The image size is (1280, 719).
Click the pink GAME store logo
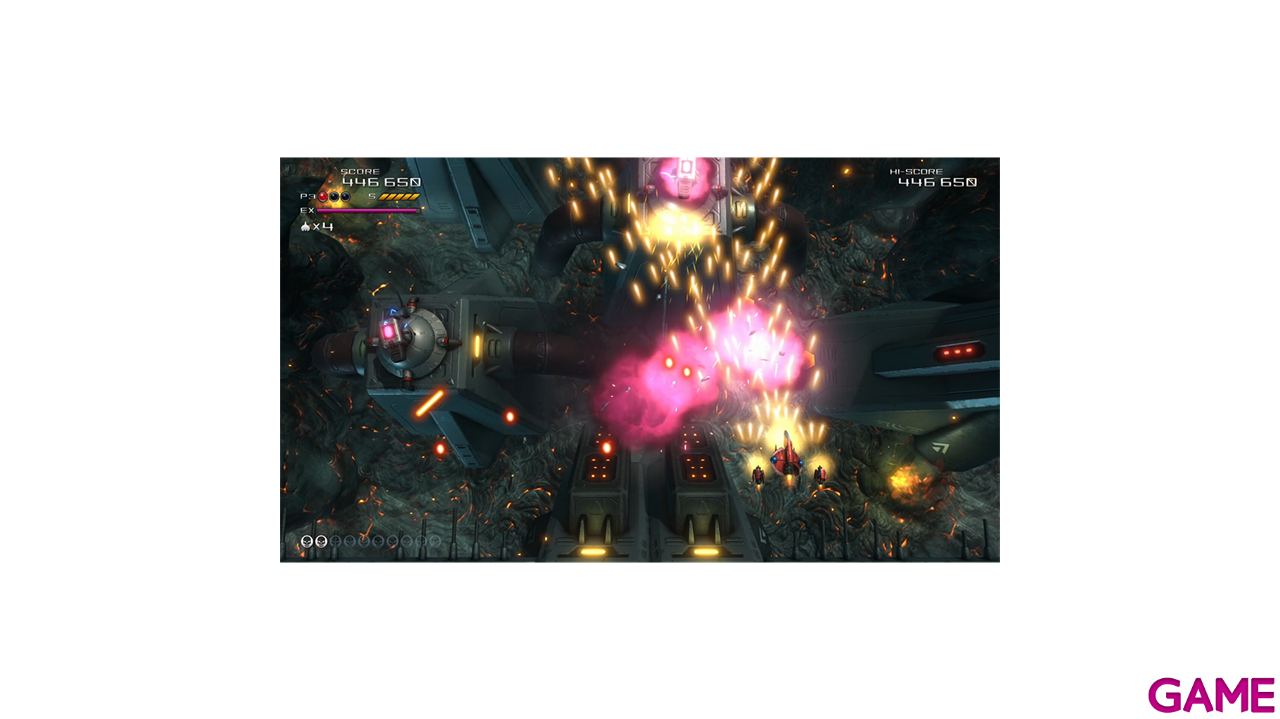pos(1211,695)
